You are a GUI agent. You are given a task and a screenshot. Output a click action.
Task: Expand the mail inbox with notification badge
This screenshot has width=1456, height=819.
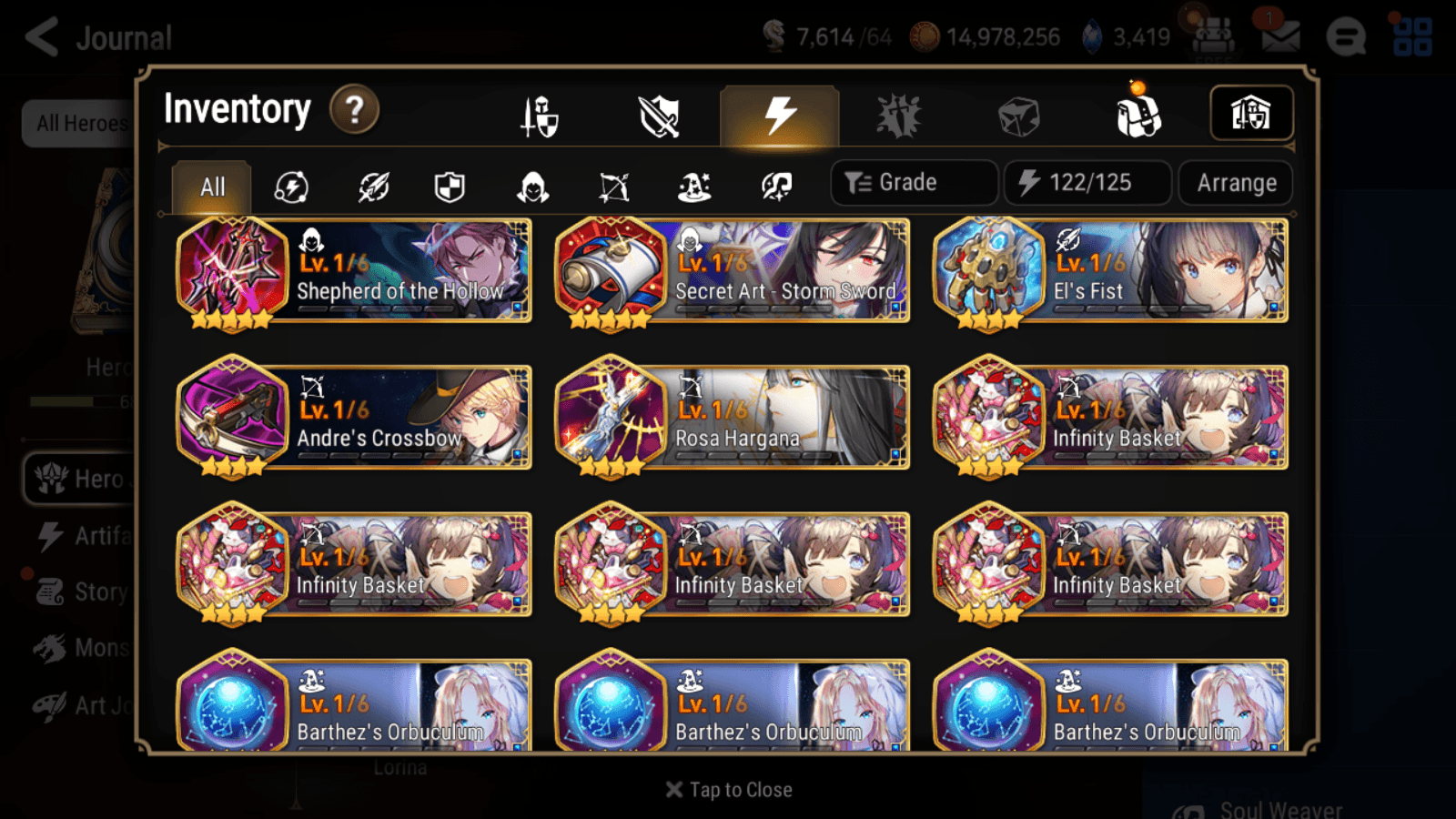coord(1279,36)
